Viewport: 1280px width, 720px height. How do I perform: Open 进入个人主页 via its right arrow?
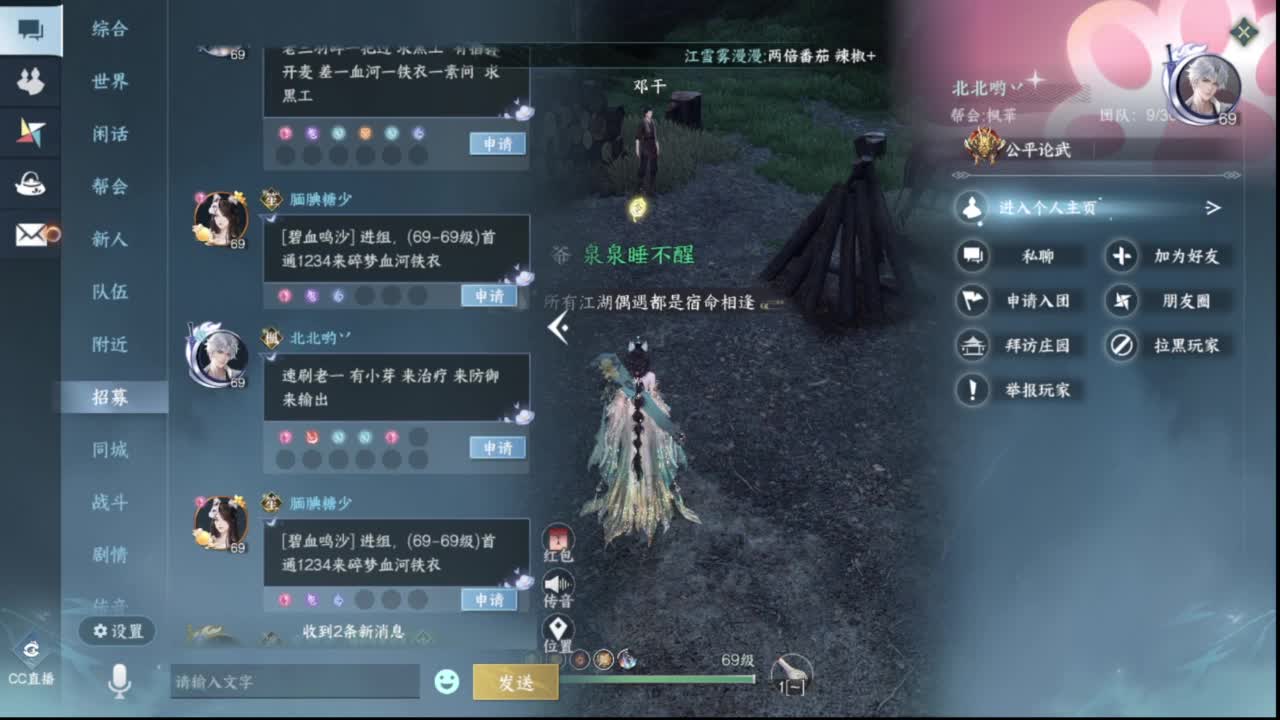1214,207
